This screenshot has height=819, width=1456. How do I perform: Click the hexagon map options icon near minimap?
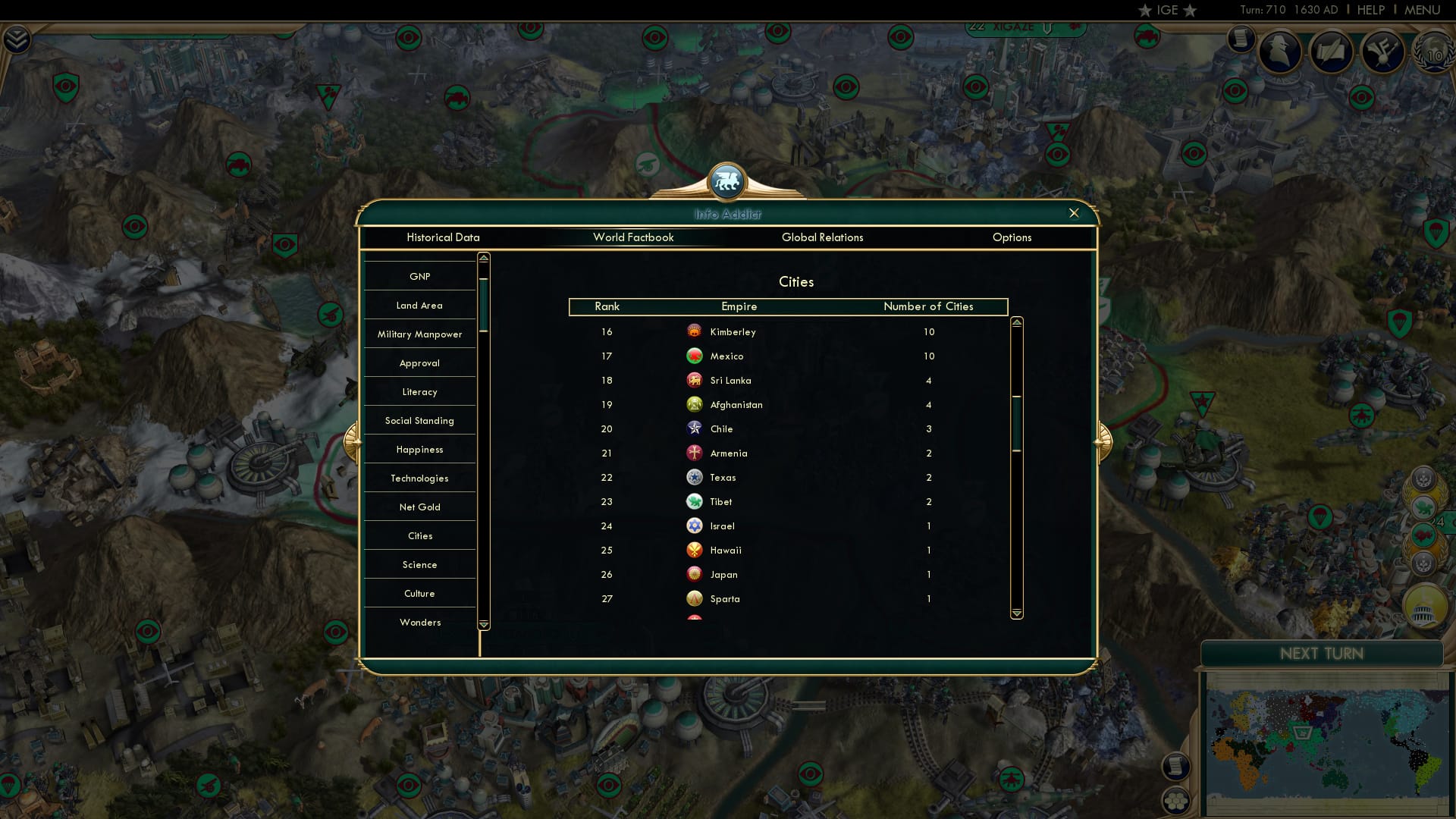[x=1175, y=799]
